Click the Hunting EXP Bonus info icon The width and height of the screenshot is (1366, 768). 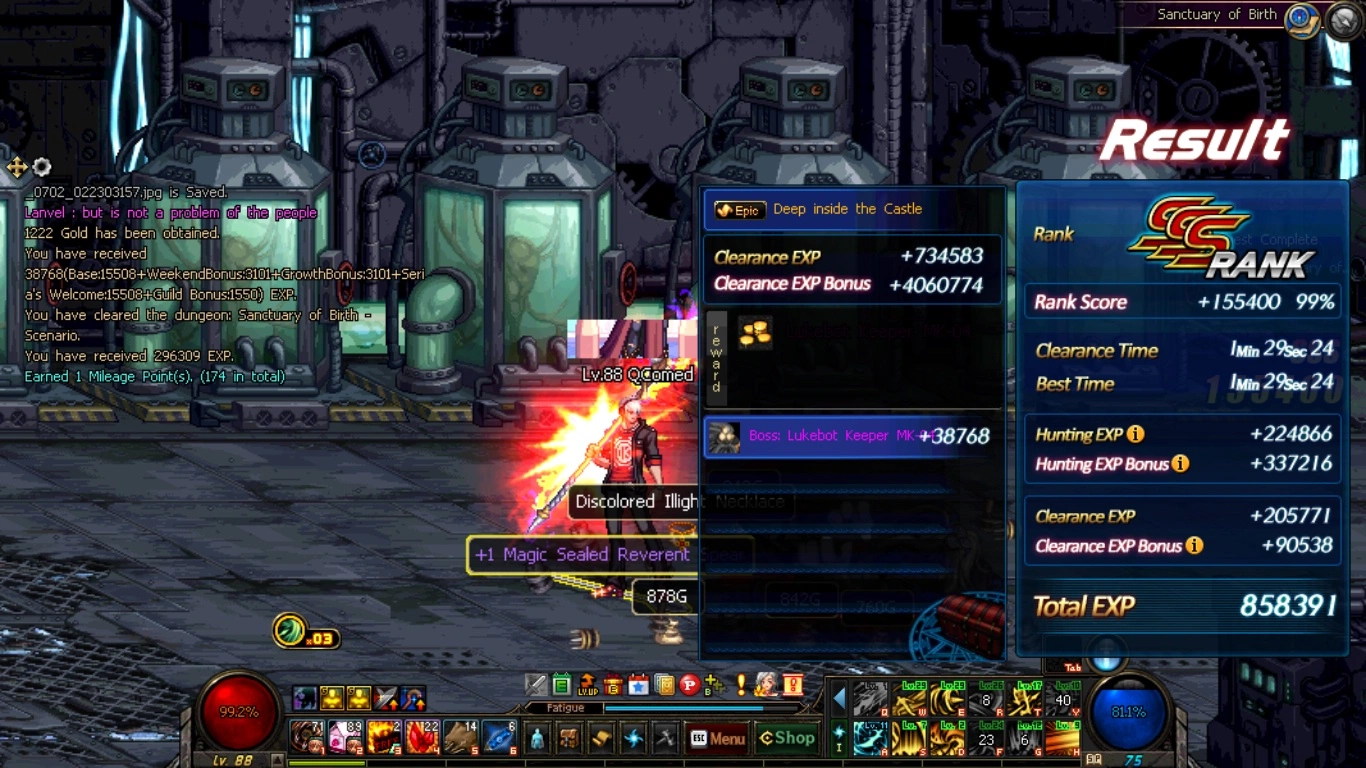(x=1180, y=463)
